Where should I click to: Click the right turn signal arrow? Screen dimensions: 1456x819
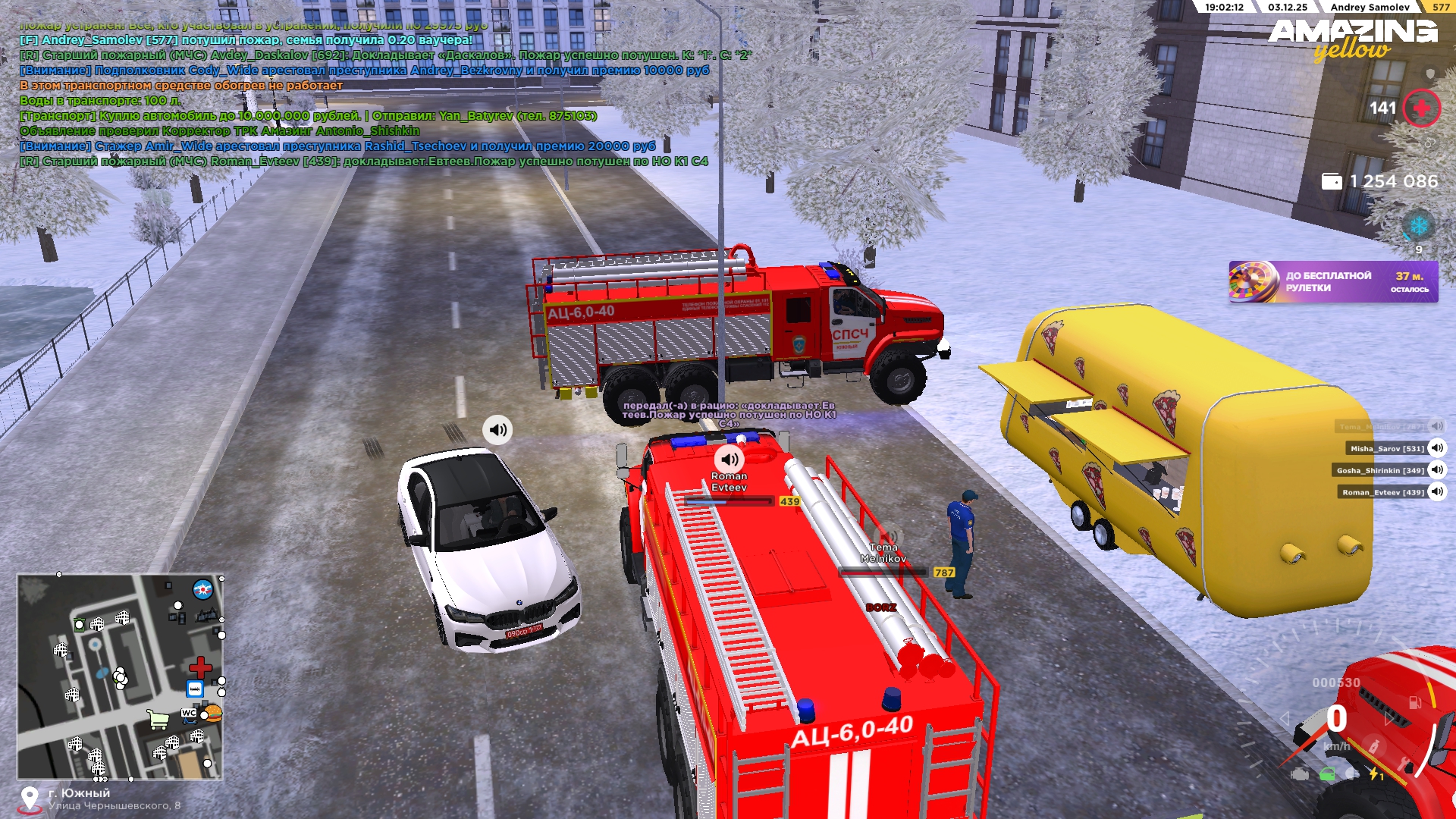pyautogui.click(x=1389, y=718)
